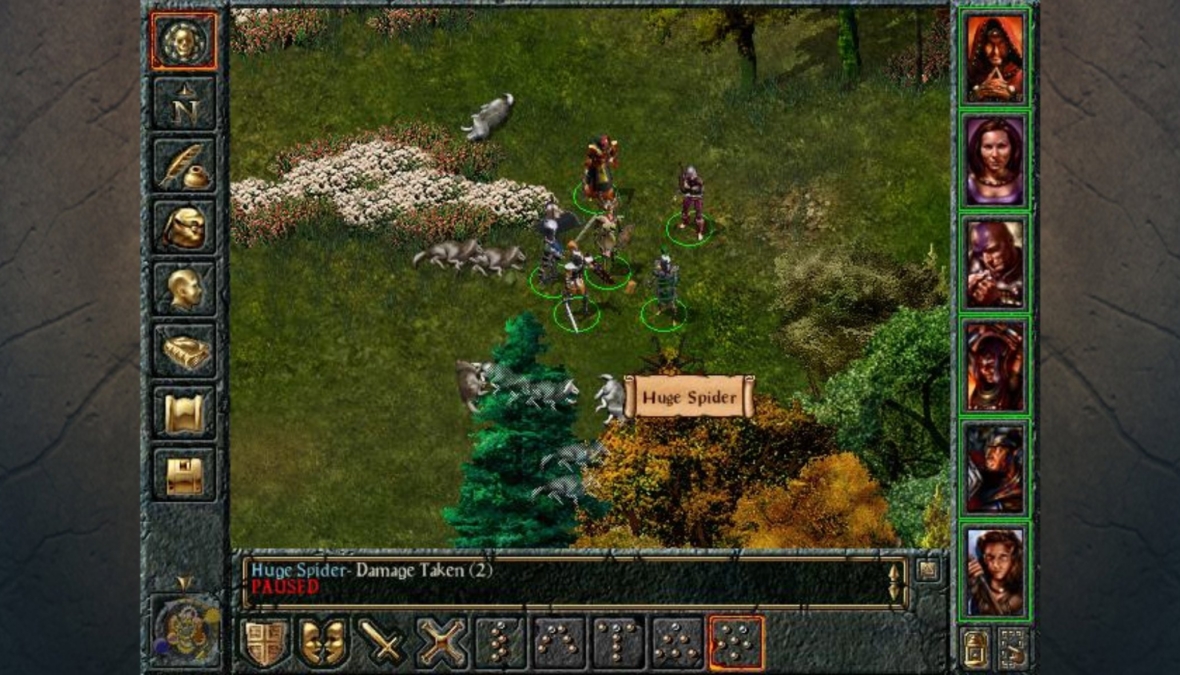Viewport: 1180px width, 675px height.
Task: Select the highlighted formation button
Action: [x=736, y=642]
